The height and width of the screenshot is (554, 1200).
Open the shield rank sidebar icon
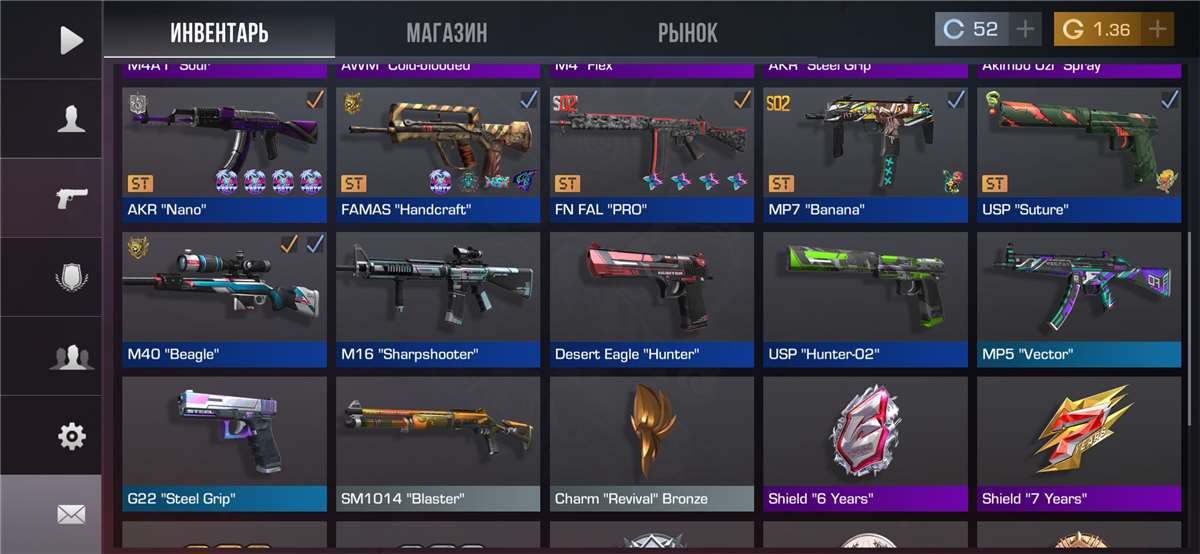point(71,278)
